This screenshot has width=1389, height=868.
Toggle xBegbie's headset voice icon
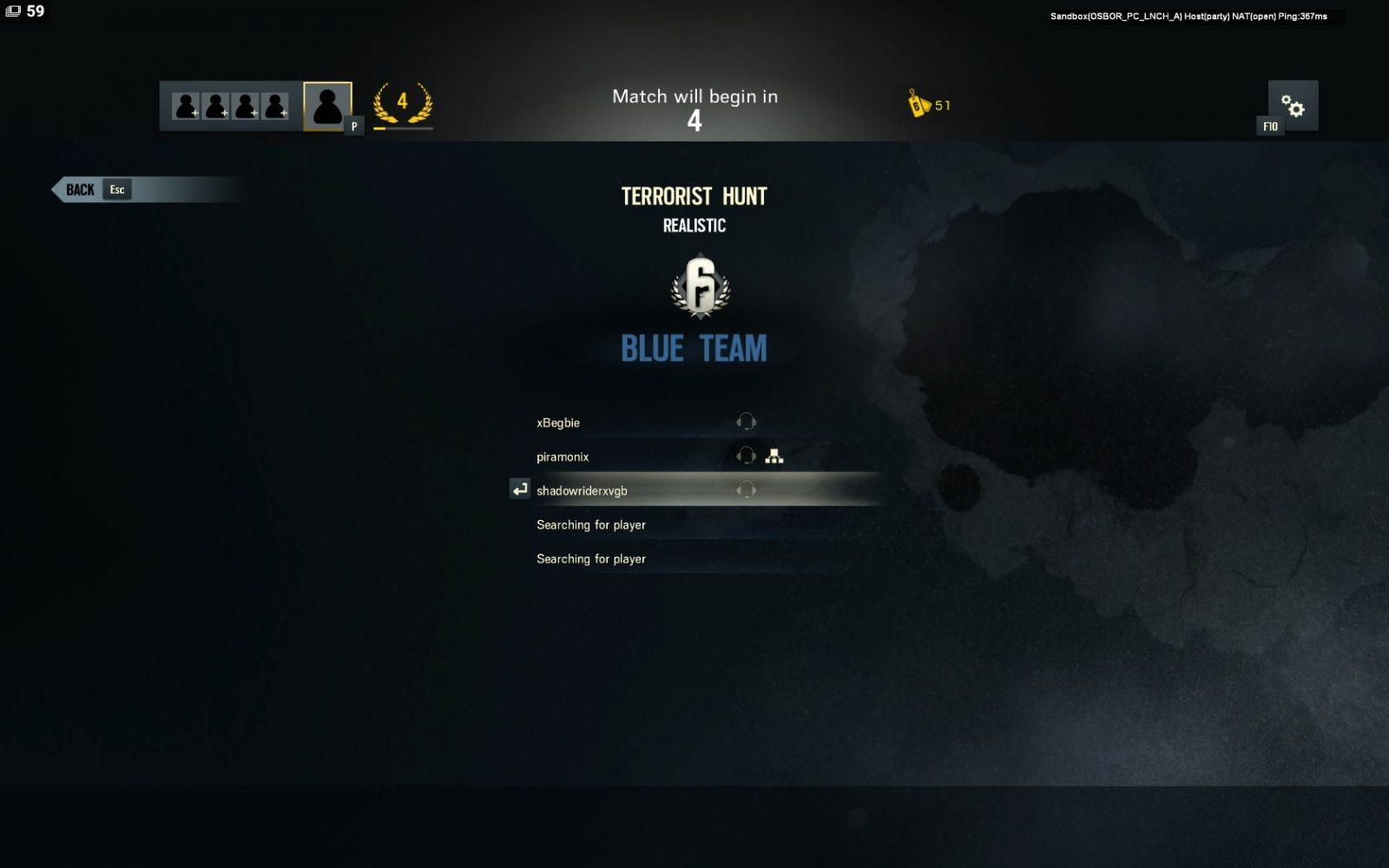coord(746,423)
